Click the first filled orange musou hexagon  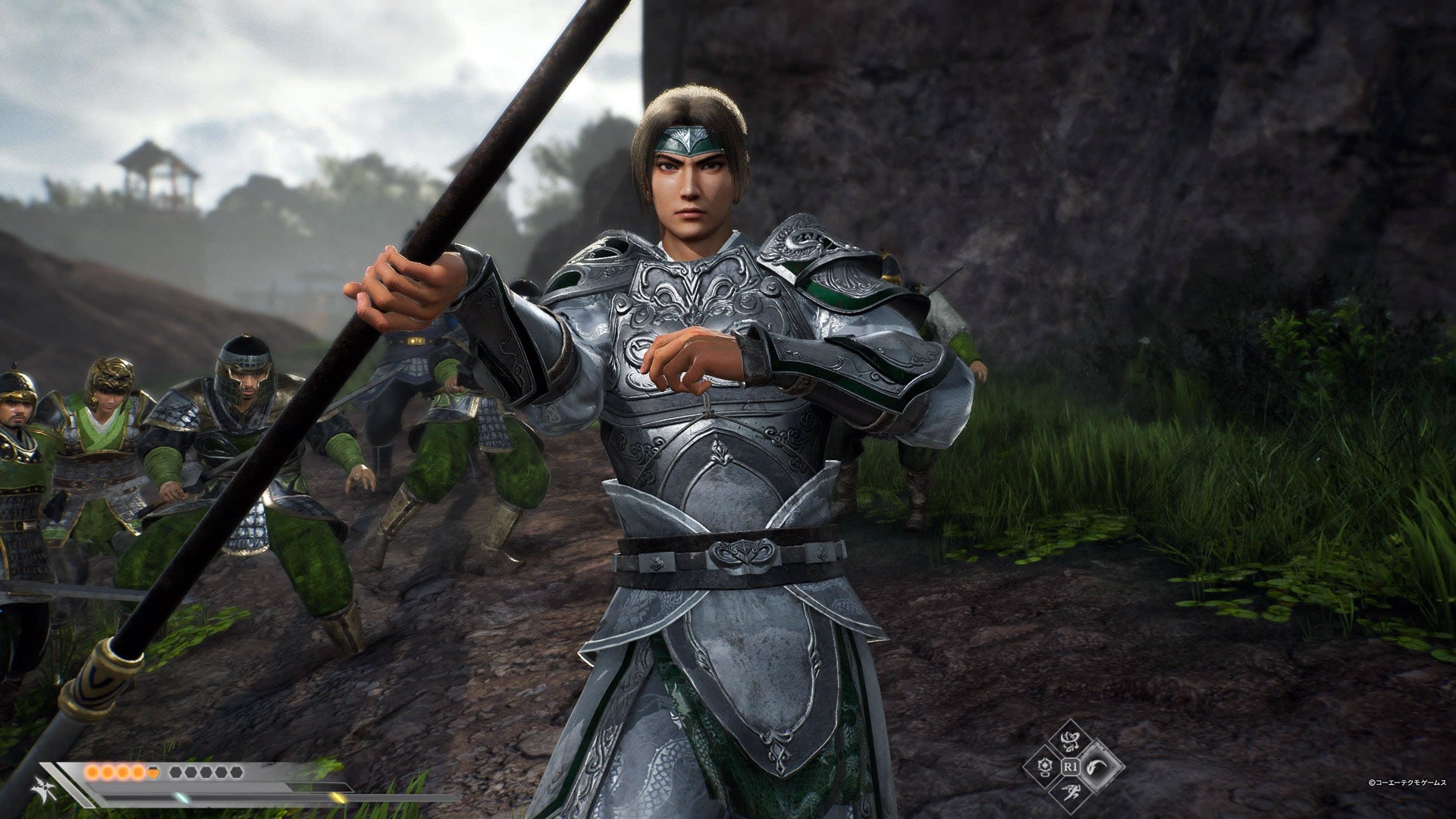[93, 773]
